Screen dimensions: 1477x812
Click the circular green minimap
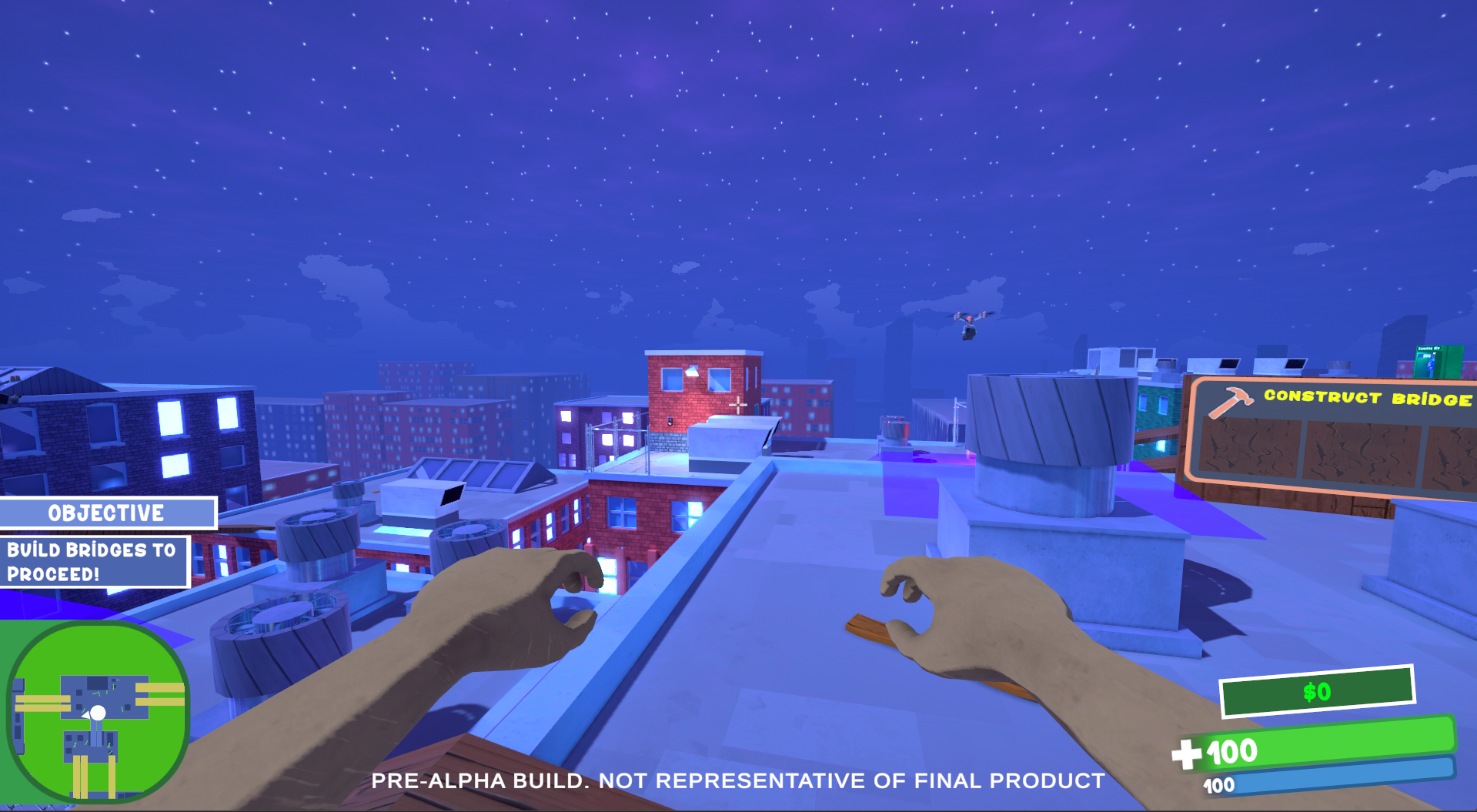pos(98,712)
